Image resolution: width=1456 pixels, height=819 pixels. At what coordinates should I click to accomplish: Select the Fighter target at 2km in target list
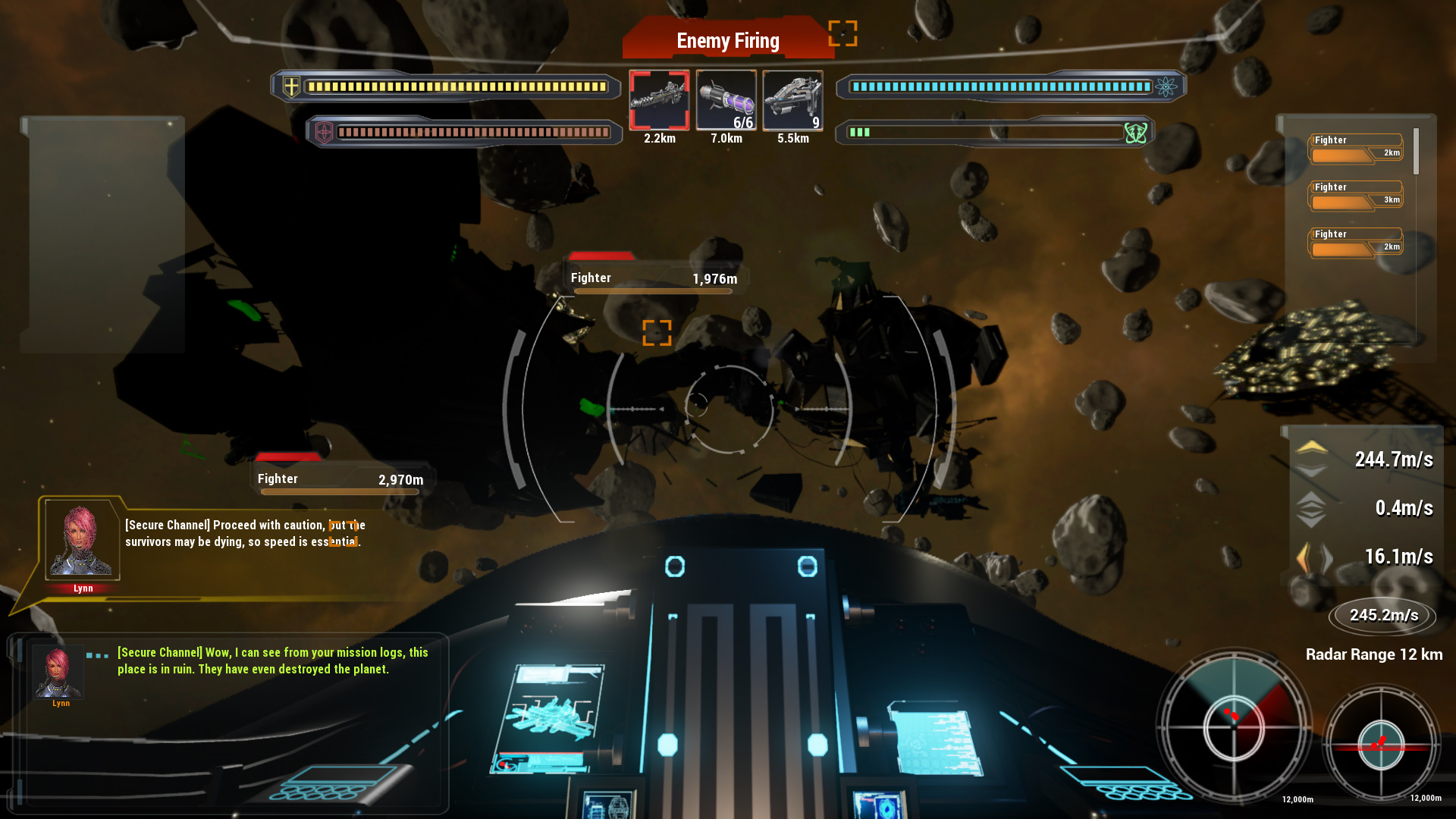(1354, 147)
